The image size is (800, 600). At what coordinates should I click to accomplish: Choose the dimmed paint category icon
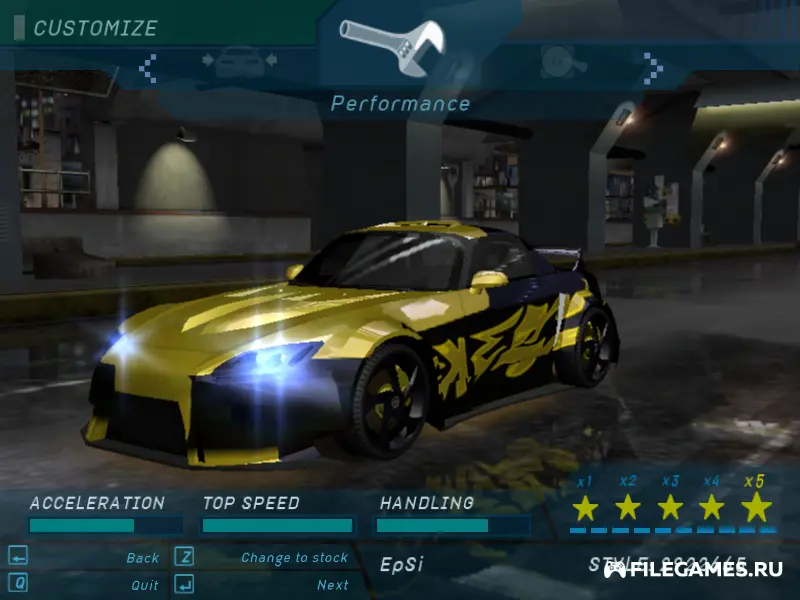[563, 62]
